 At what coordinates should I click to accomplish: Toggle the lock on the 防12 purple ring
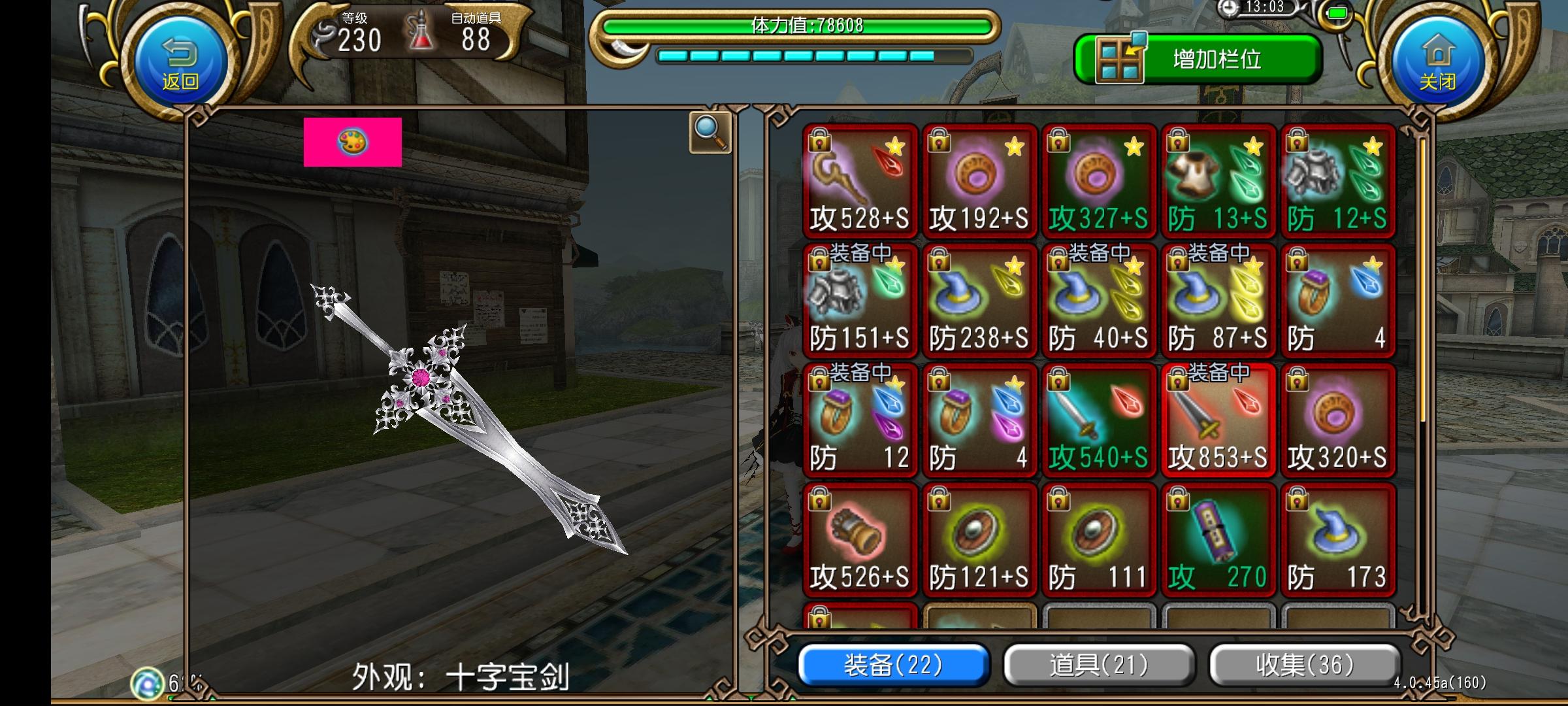coord(819,380)
